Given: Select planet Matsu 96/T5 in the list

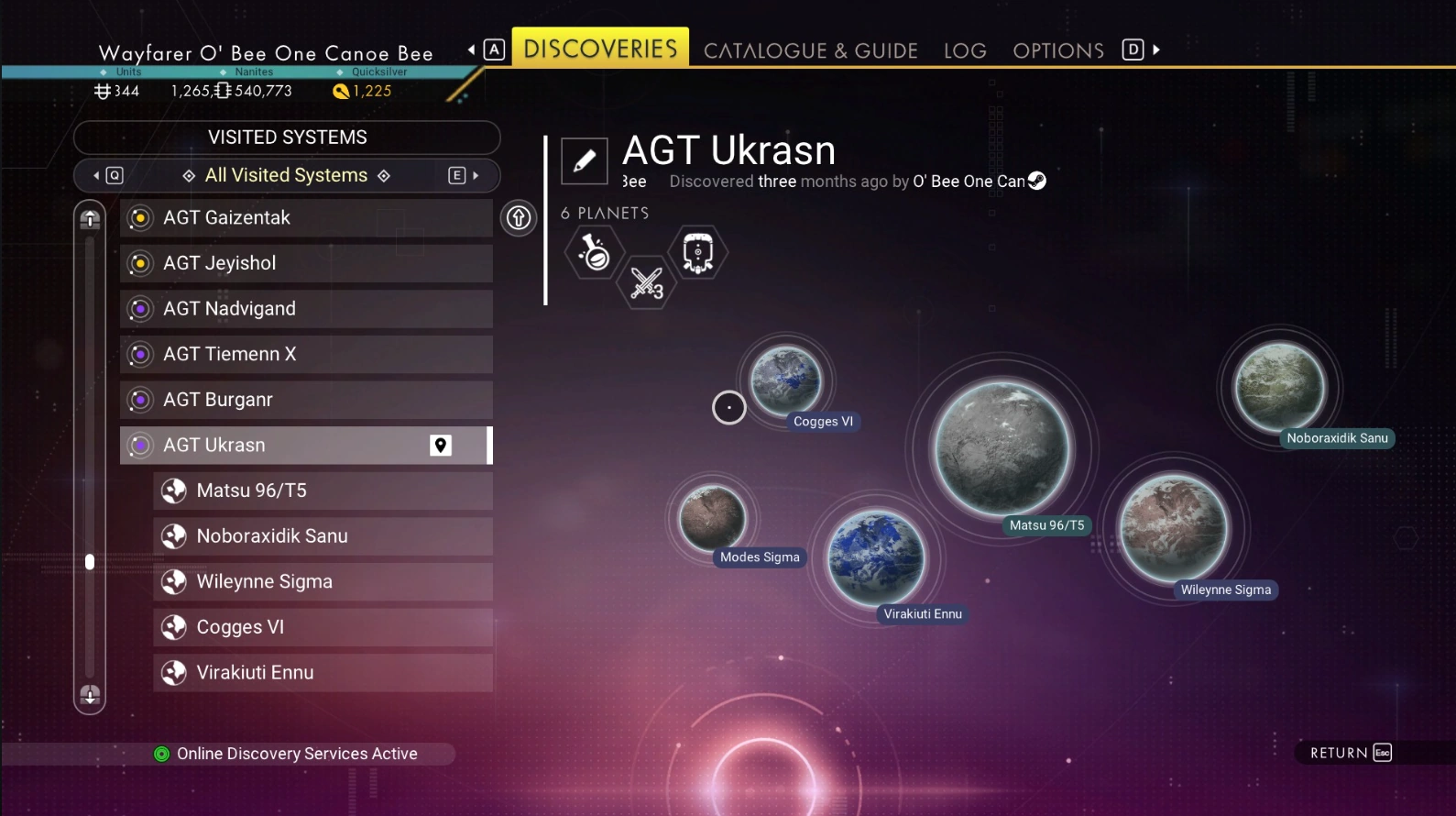Looking at the screenshot, I should [322, 491].
